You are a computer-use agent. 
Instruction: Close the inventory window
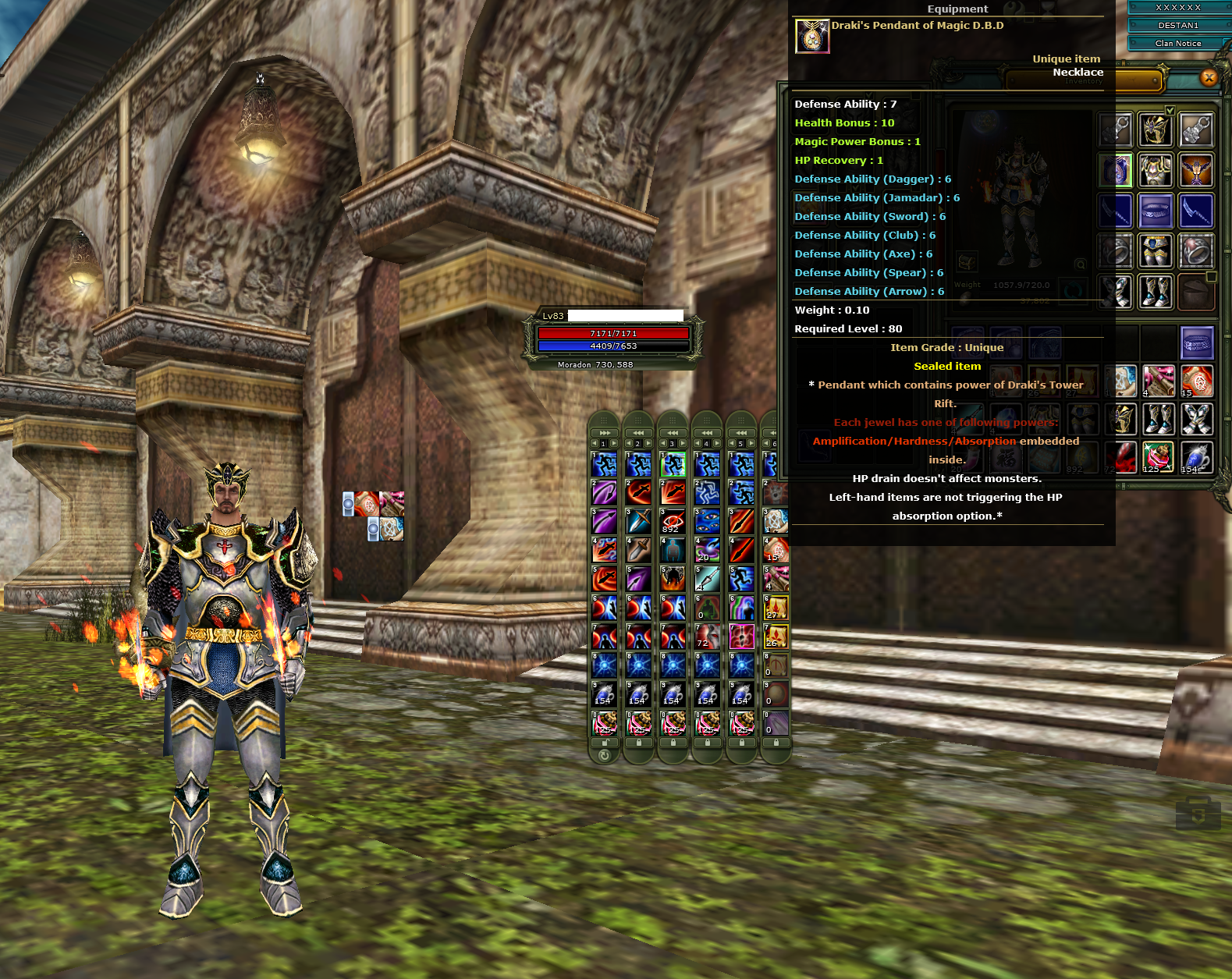[1209, 77]
